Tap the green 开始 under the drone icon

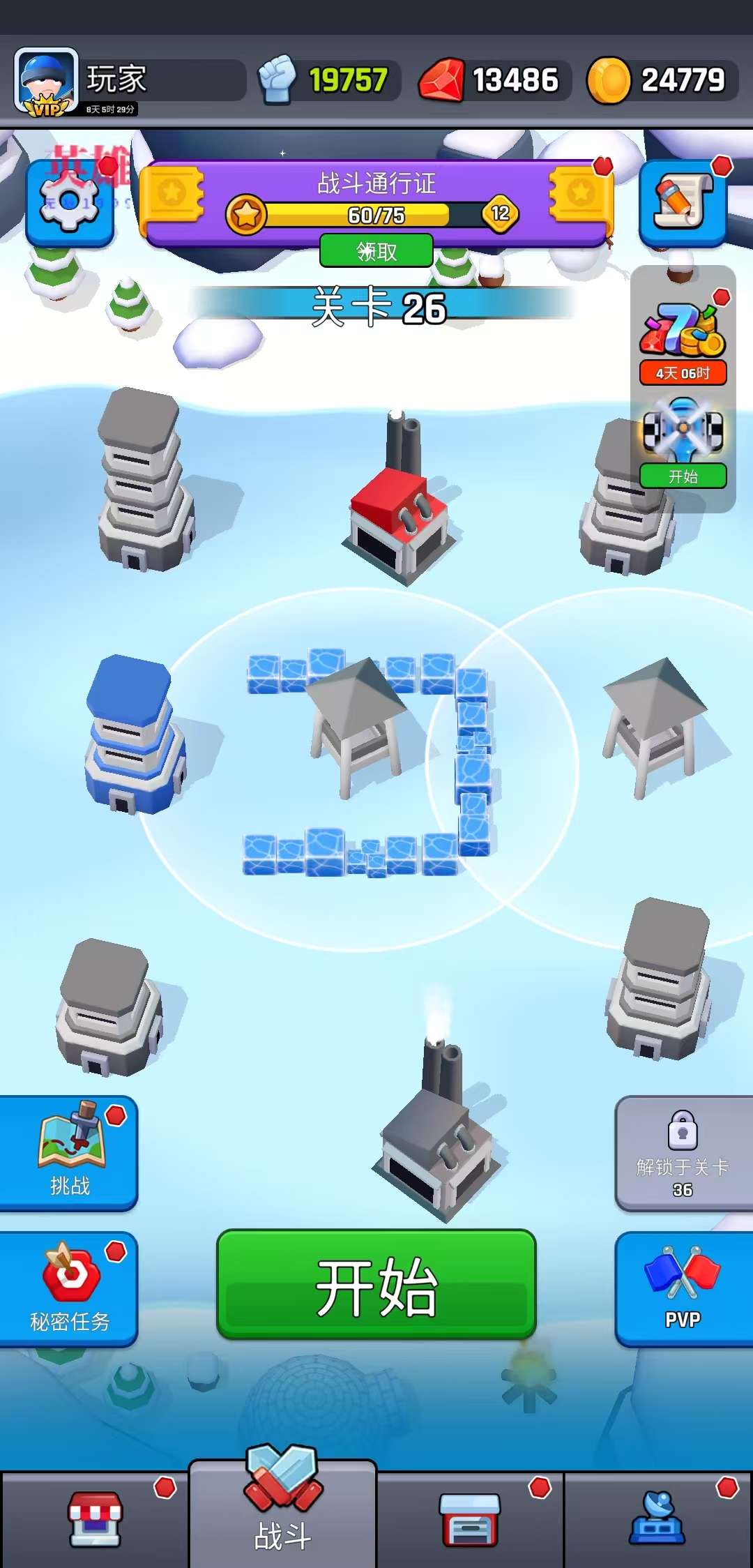(683, 476)
